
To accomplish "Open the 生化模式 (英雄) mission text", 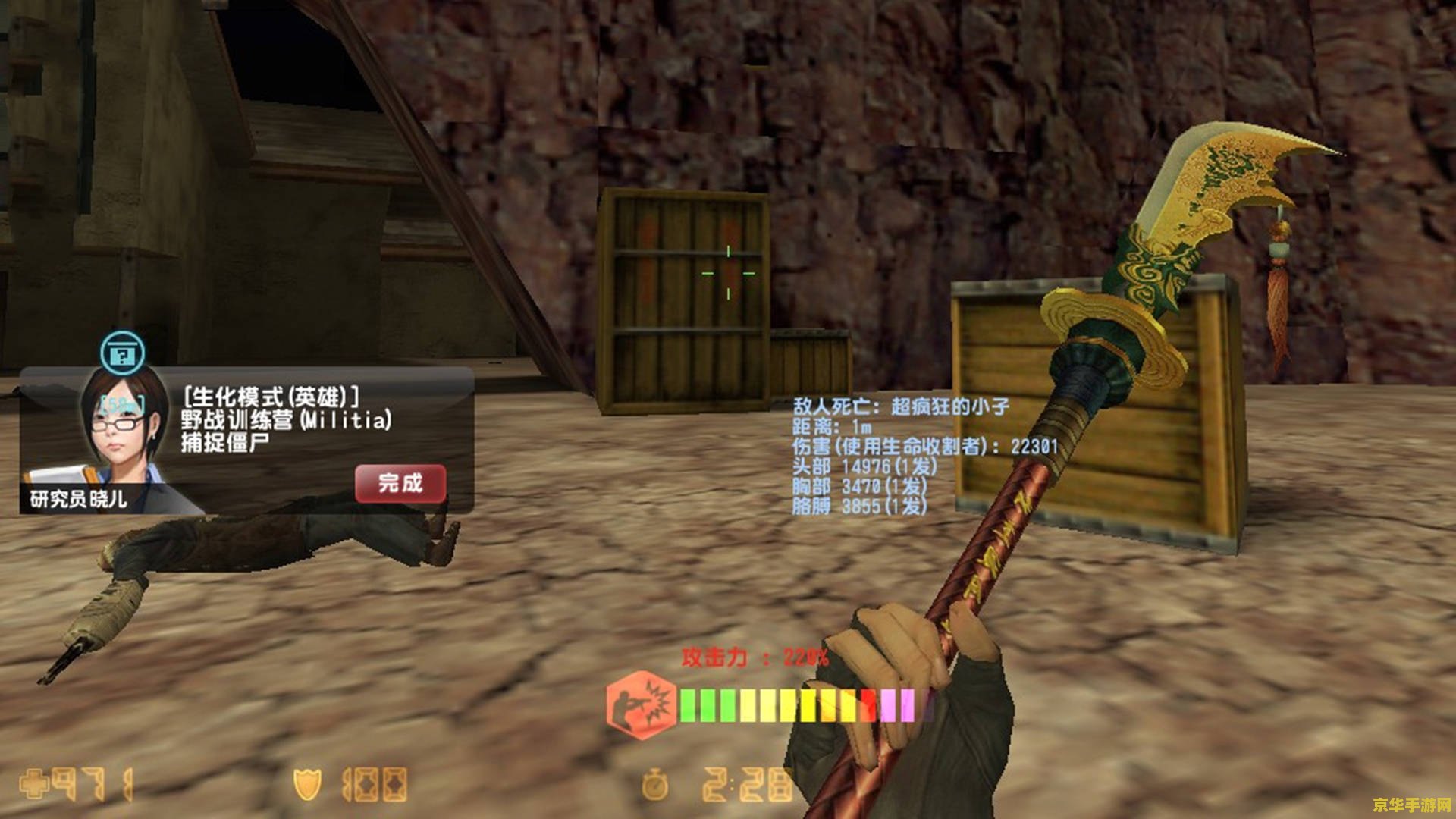I will 271,397.
